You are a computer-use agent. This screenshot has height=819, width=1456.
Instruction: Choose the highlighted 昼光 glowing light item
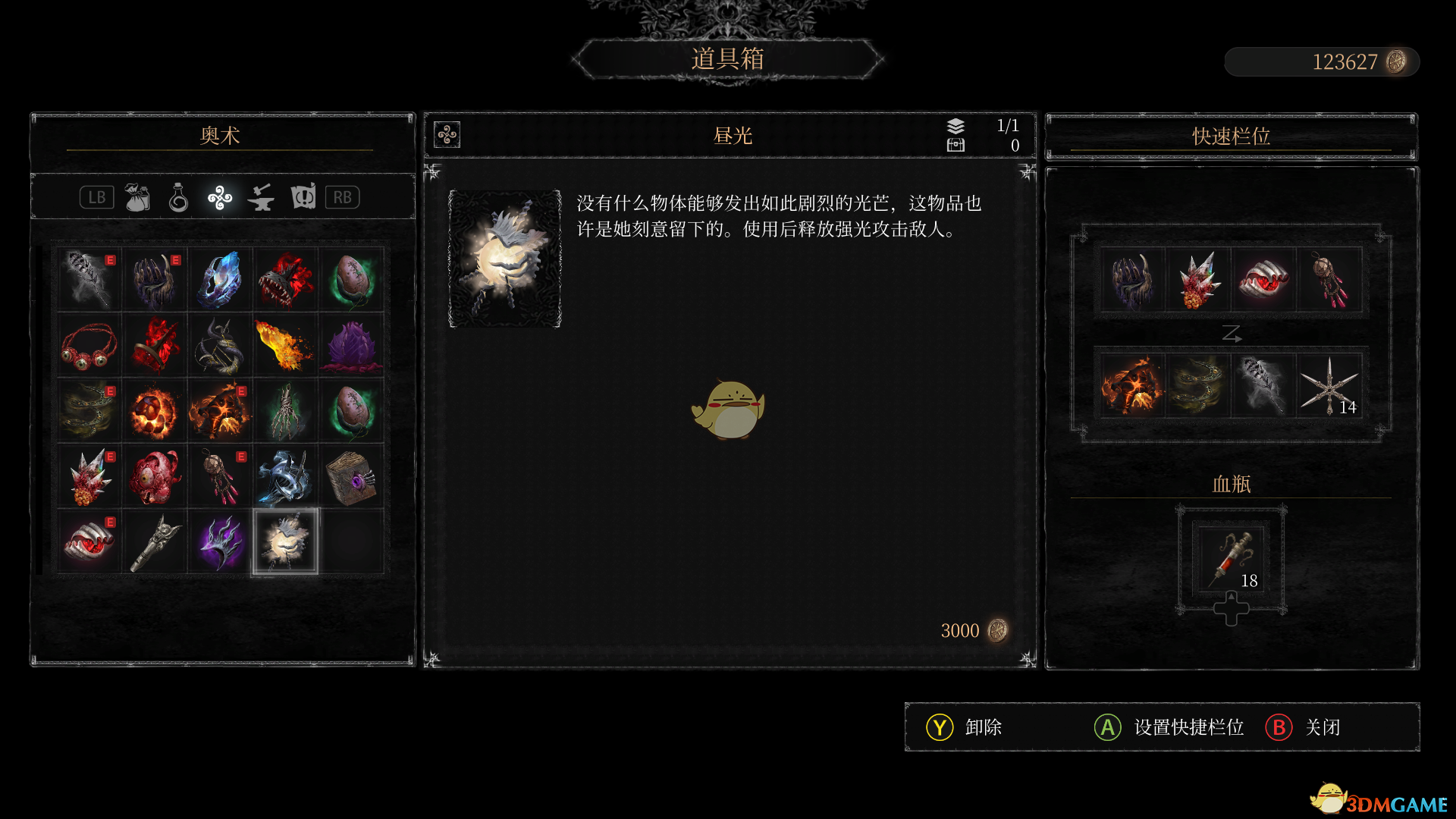[285, 541]
